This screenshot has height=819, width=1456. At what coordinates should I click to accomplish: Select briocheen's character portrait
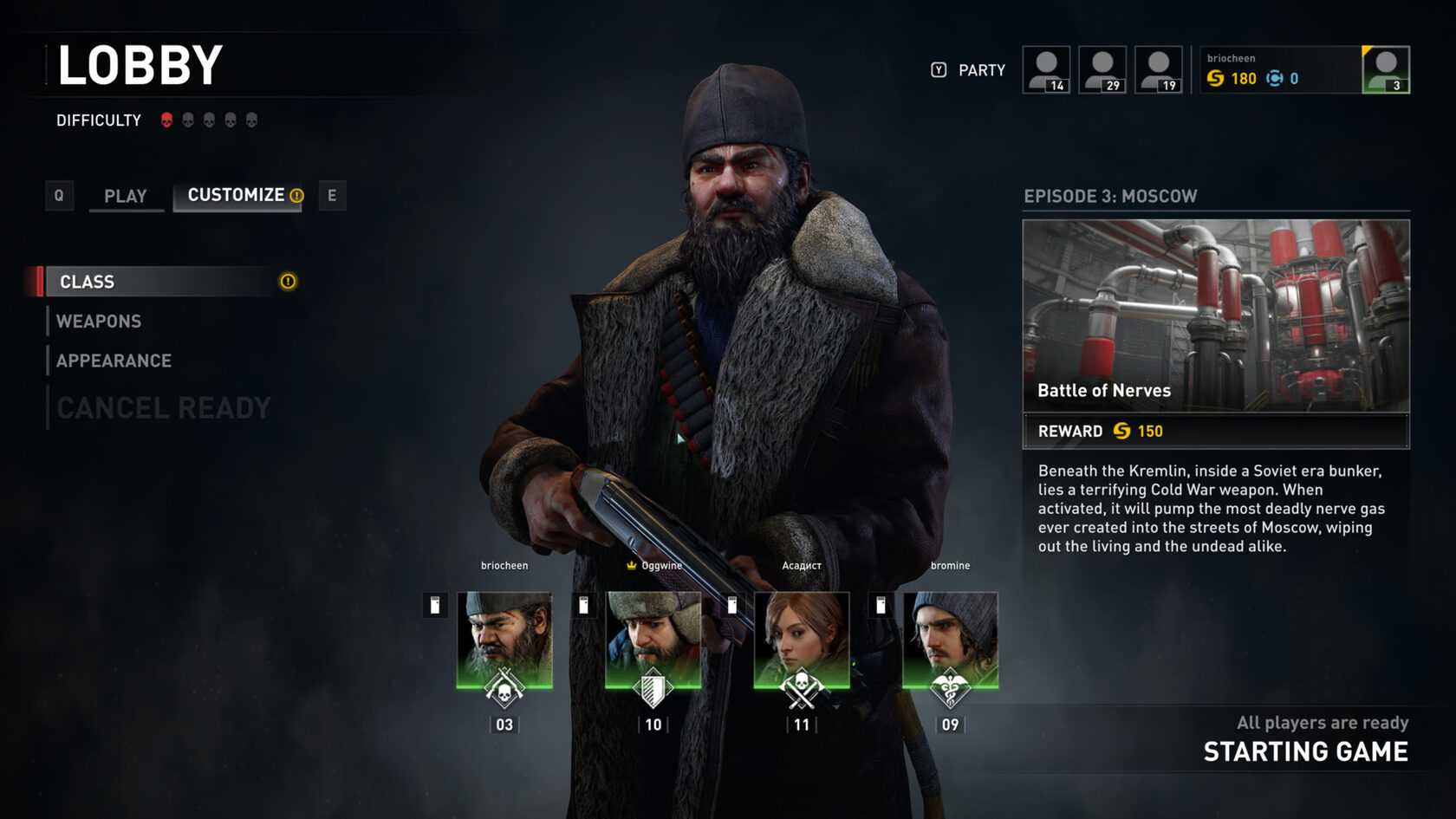504,640
